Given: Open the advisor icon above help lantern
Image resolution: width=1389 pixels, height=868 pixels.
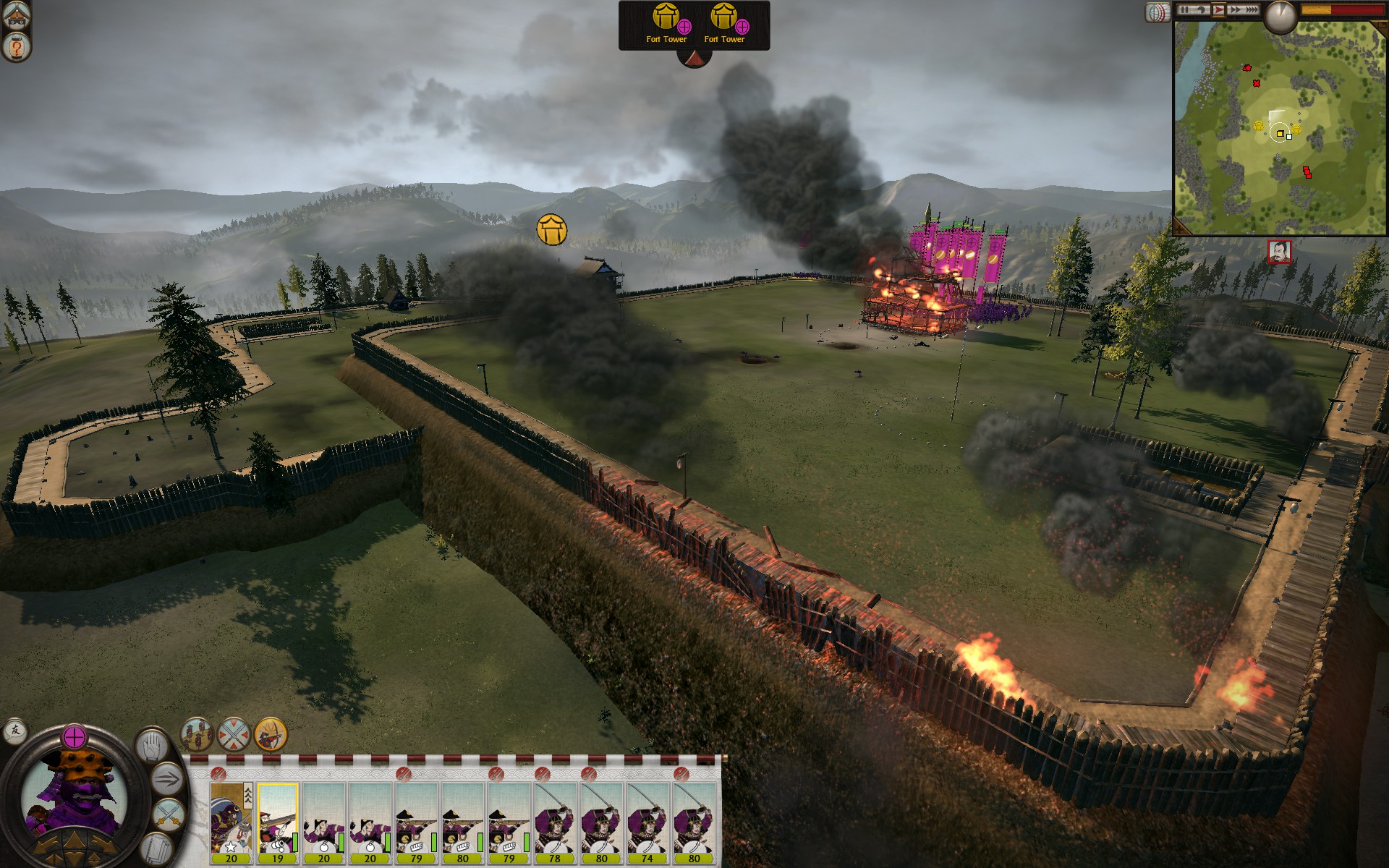Looking at the screenshot, I should pyautogui.click(x=15, y=16).
